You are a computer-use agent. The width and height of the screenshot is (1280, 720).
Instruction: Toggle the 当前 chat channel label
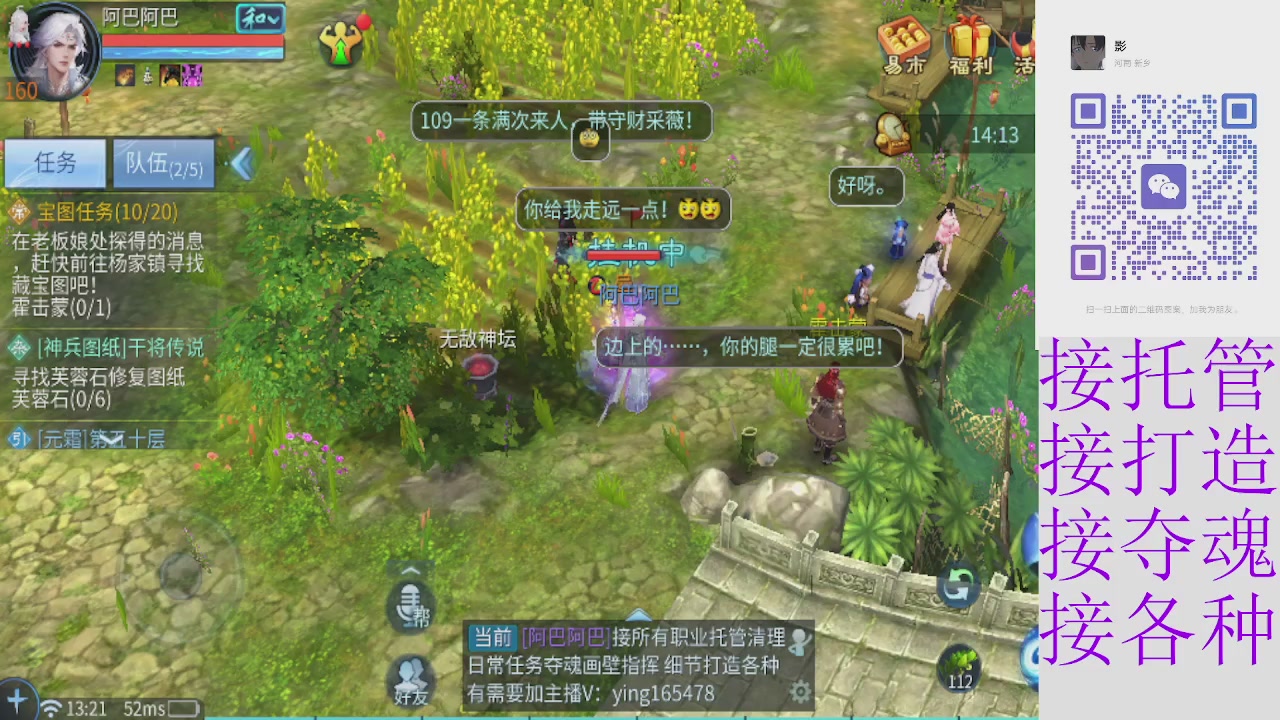(491, 636)
